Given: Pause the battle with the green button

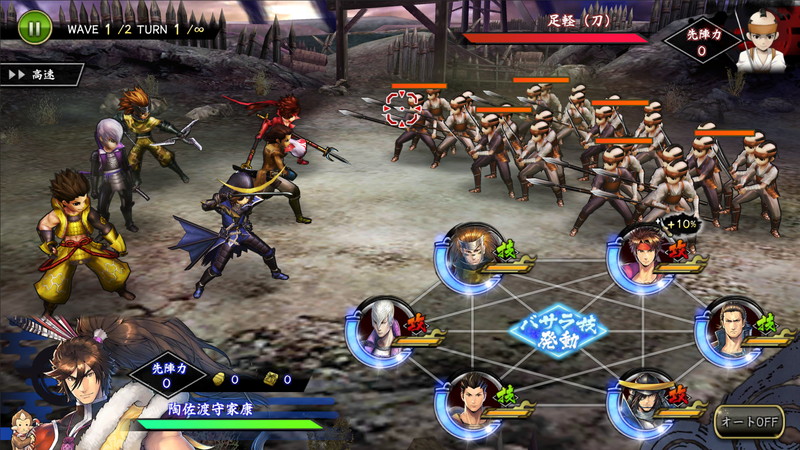Looking at the screenshot, I should pyautogui.click(x=33, y=27).
